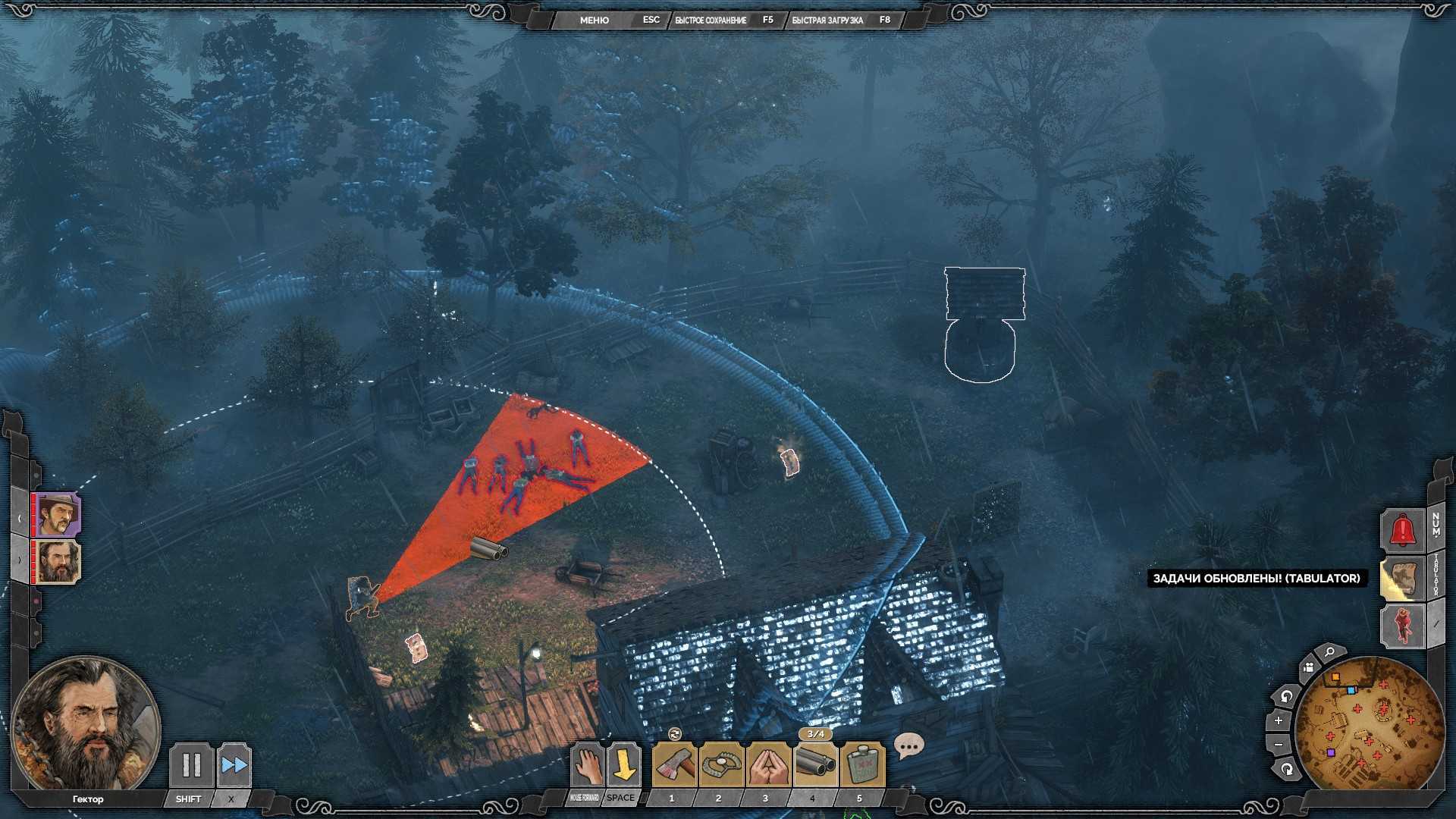The image size is (1456, 819).
Task: Open the objectives parchment button
Action: [1402, 579]
